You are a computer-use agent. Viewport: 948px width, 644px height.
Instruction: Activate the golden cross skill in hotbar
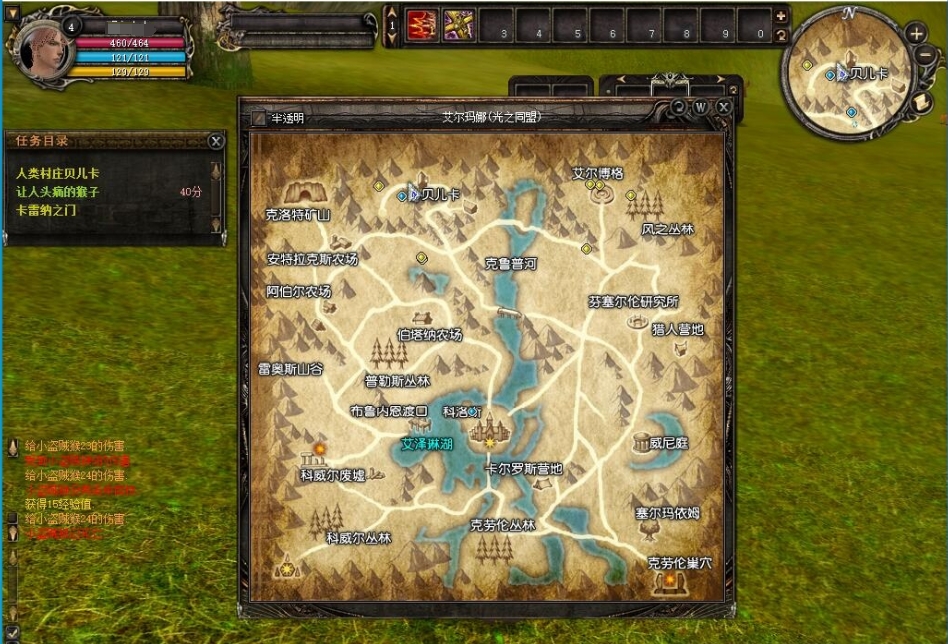click(459, 26)
